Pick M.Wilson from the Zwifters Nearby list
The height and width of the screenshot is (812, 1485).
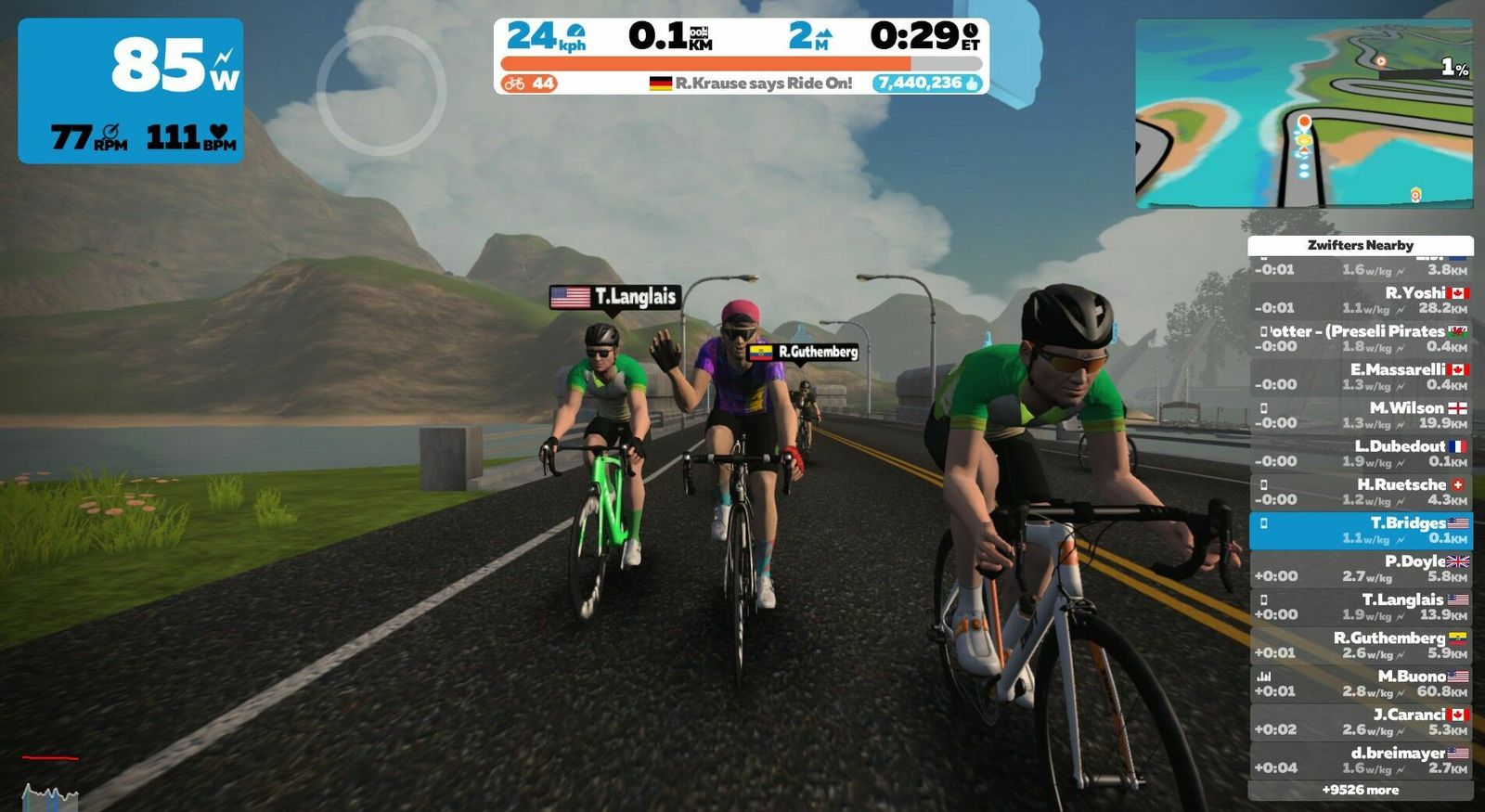(x=1361, y=415)
